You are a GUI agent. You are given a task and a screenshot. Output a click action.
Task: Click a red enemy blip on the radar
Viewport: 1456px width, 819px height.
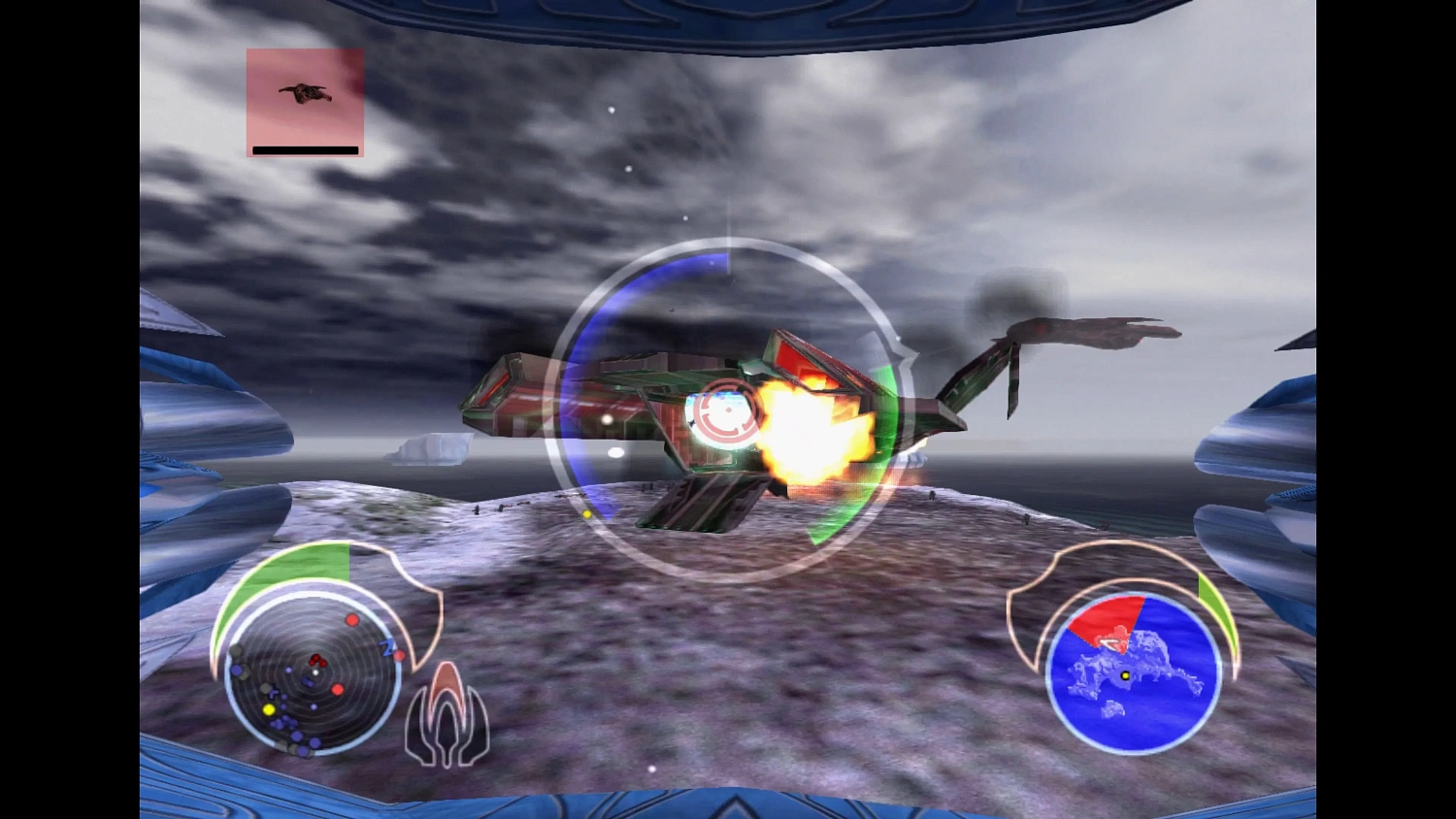(x=352, y=619)
